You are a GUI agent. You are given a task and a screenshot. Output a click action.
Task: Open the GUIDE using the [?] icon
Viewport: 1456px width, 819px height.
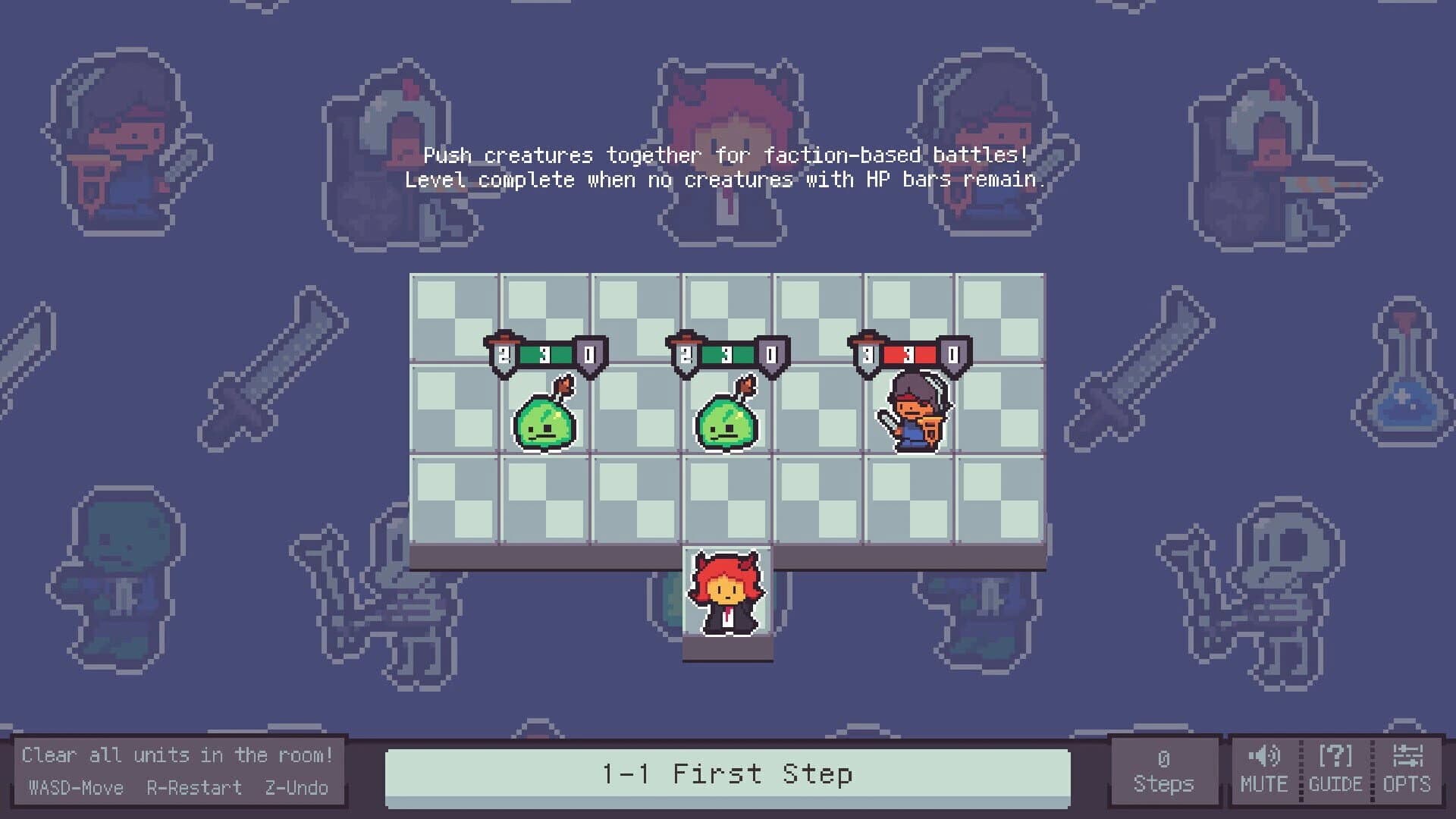pyautogui.click(x=1336, y=755)
